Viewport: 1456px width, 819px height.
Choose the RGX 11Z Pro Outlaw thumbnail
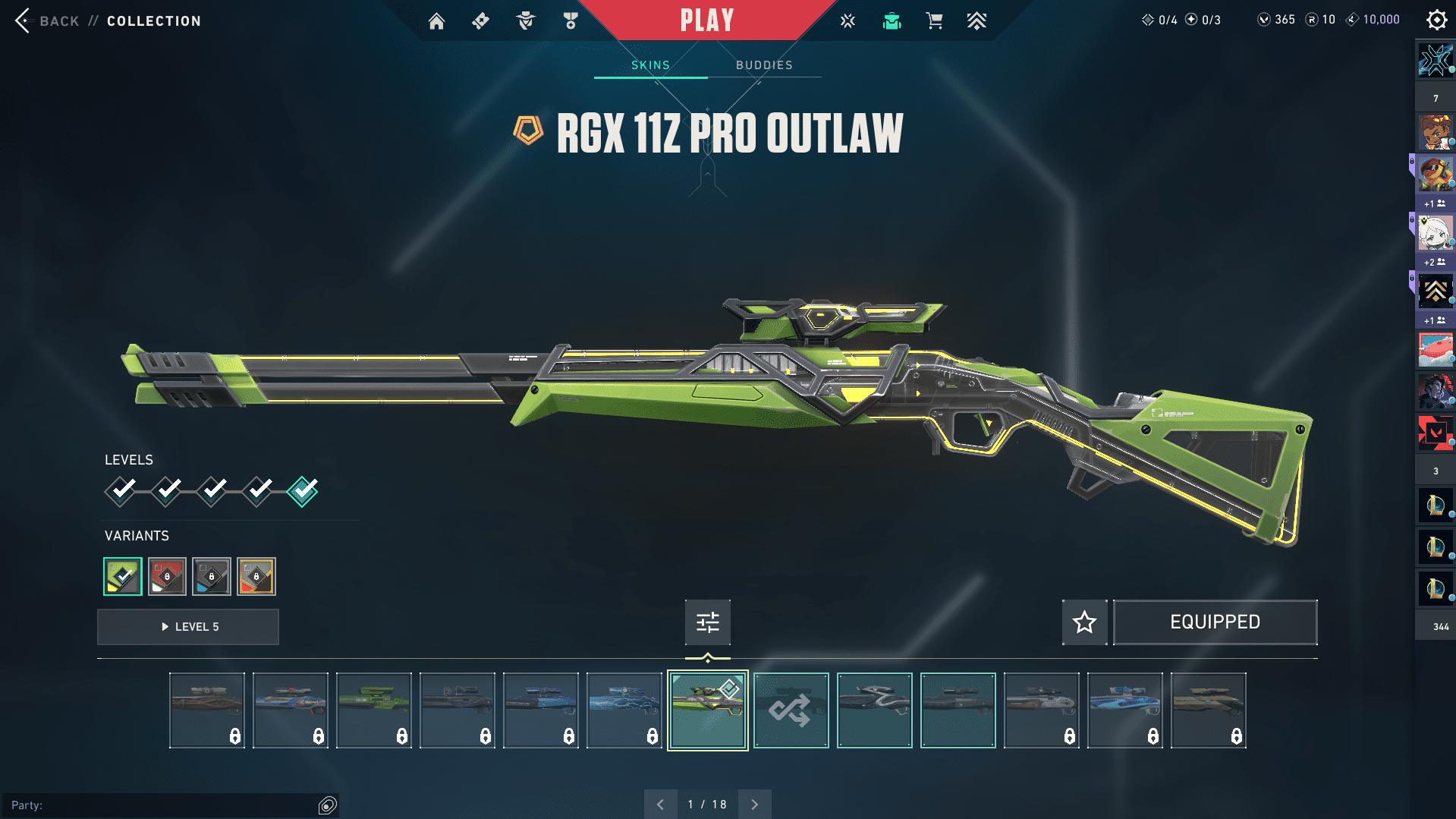point(707,710)
